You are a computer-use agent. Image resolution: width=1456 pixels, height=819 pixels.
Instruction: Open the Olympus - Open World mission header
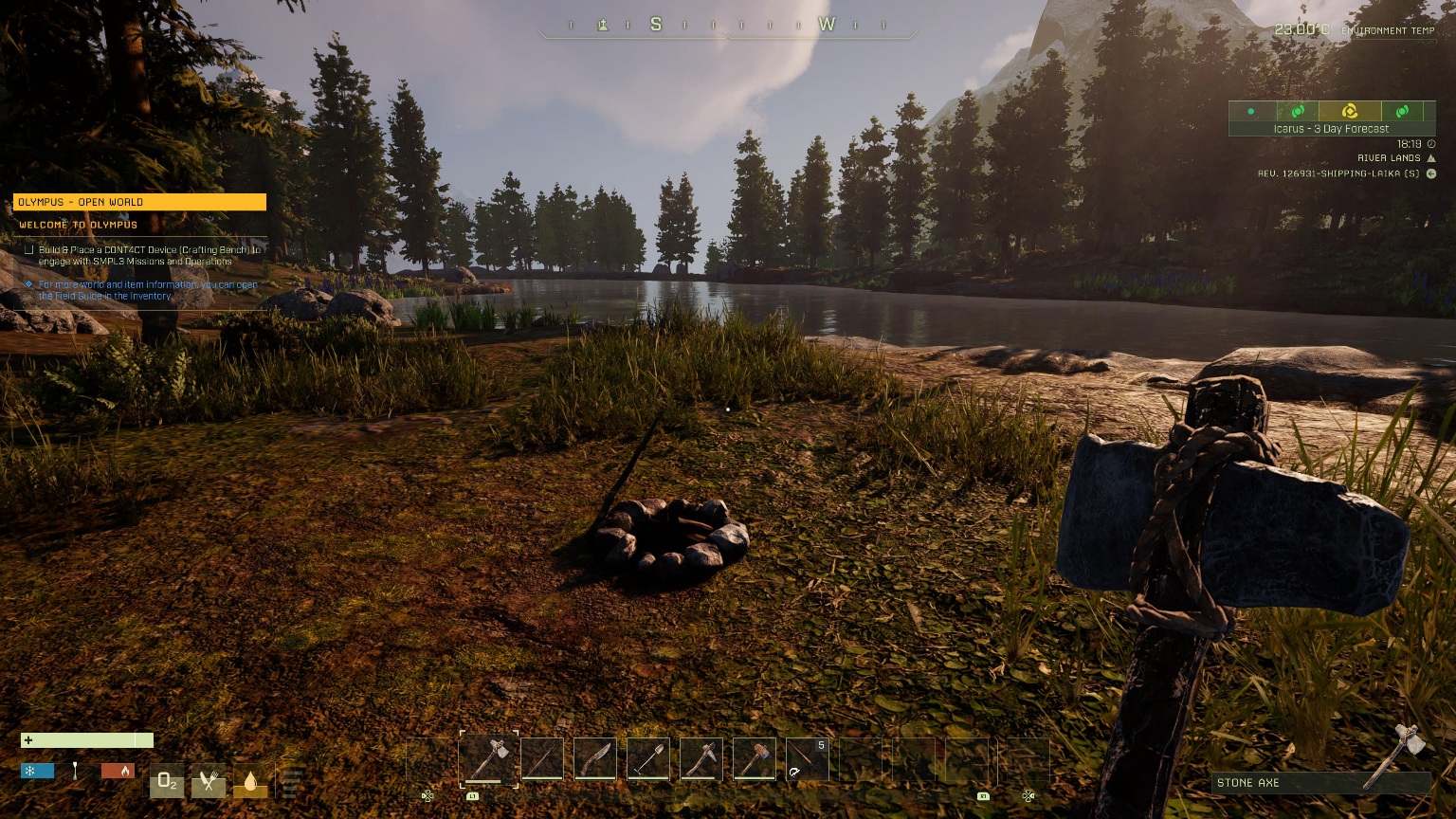coord(139,202)
